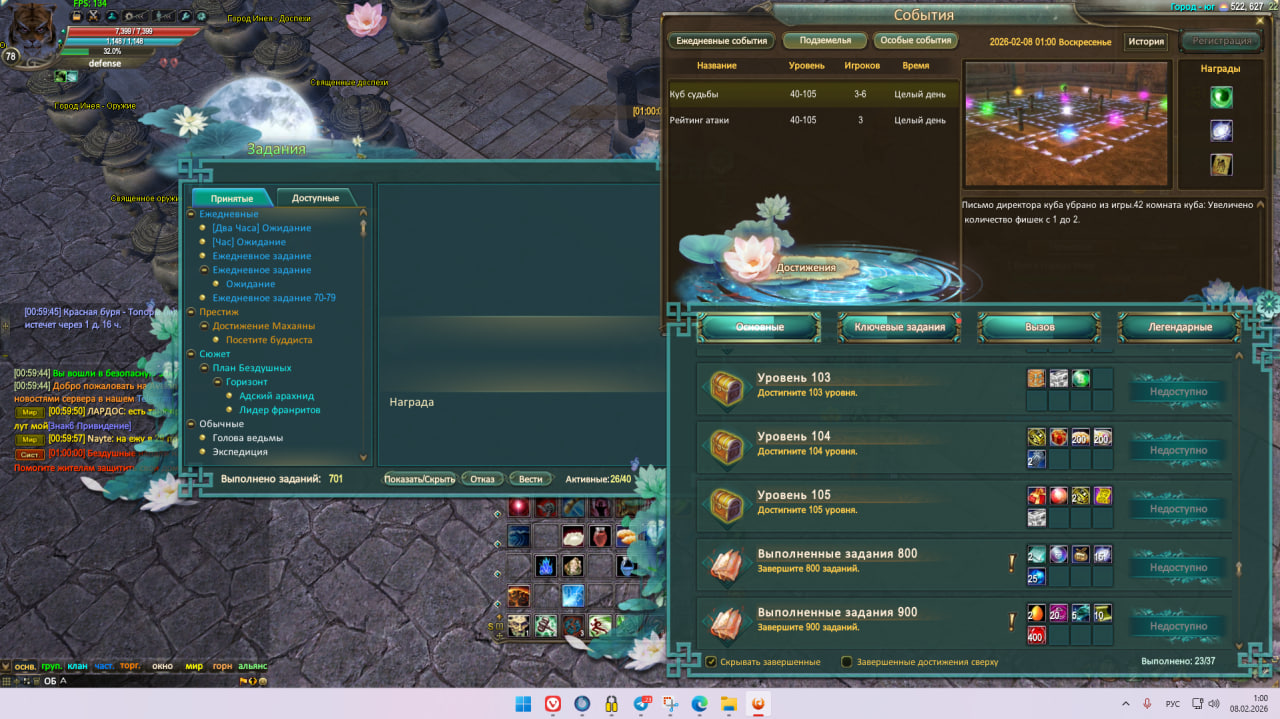Switch to the Особые события tab
This screenshot has height=719, width=1280.
pyautogui.click(x=916, y=41)
